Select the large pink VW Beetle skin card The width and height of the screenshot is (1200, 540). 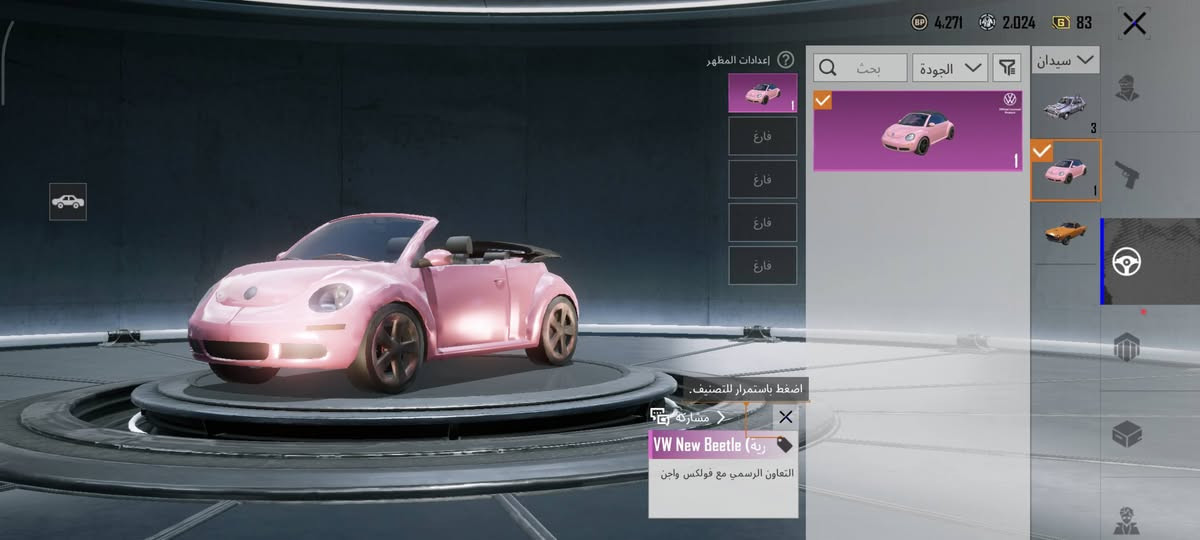tap(917, 131)
